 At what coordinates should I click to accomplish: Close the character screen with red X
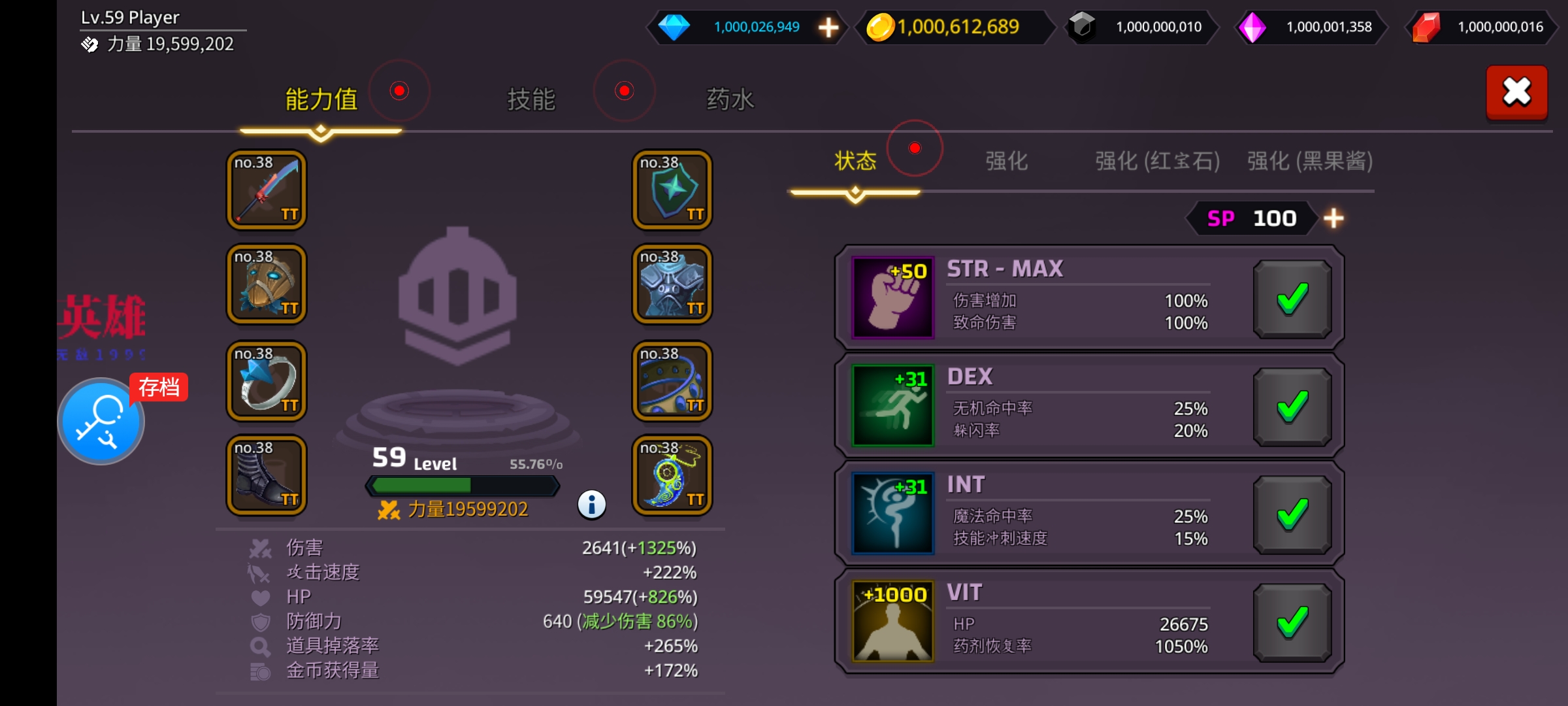click(1516, 92)
